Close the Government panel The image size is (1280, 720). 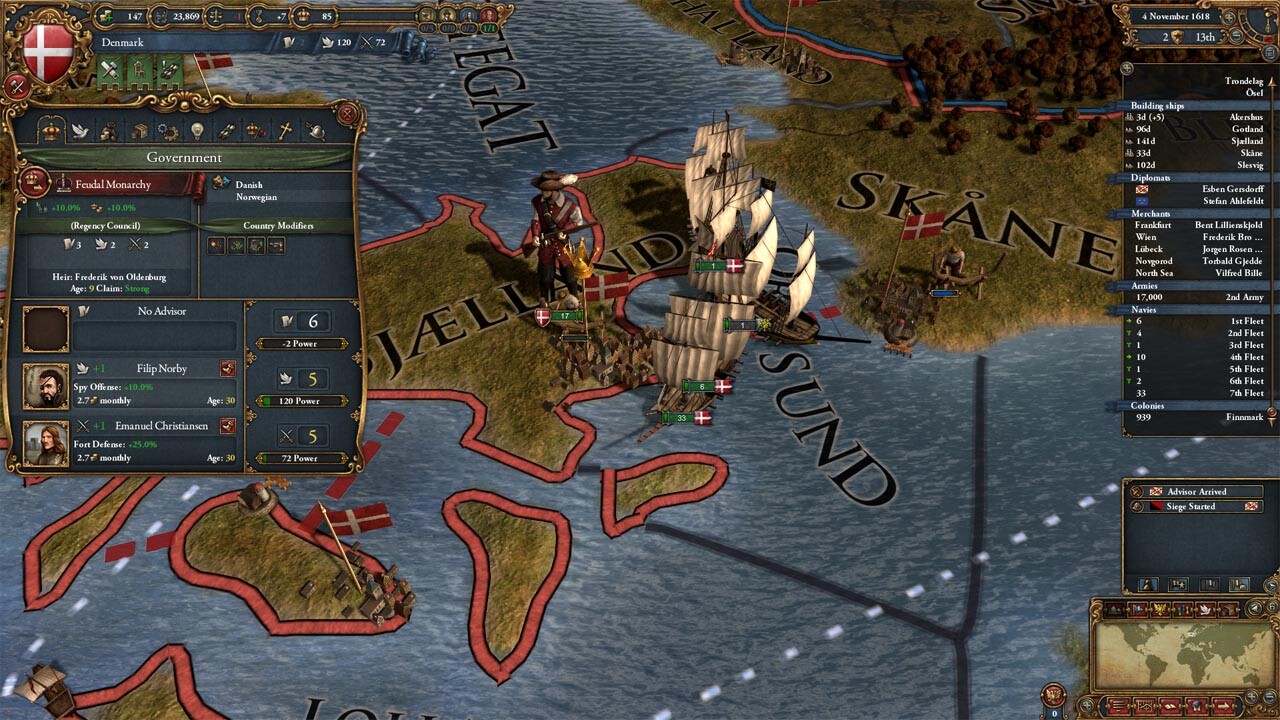(346, 114)
